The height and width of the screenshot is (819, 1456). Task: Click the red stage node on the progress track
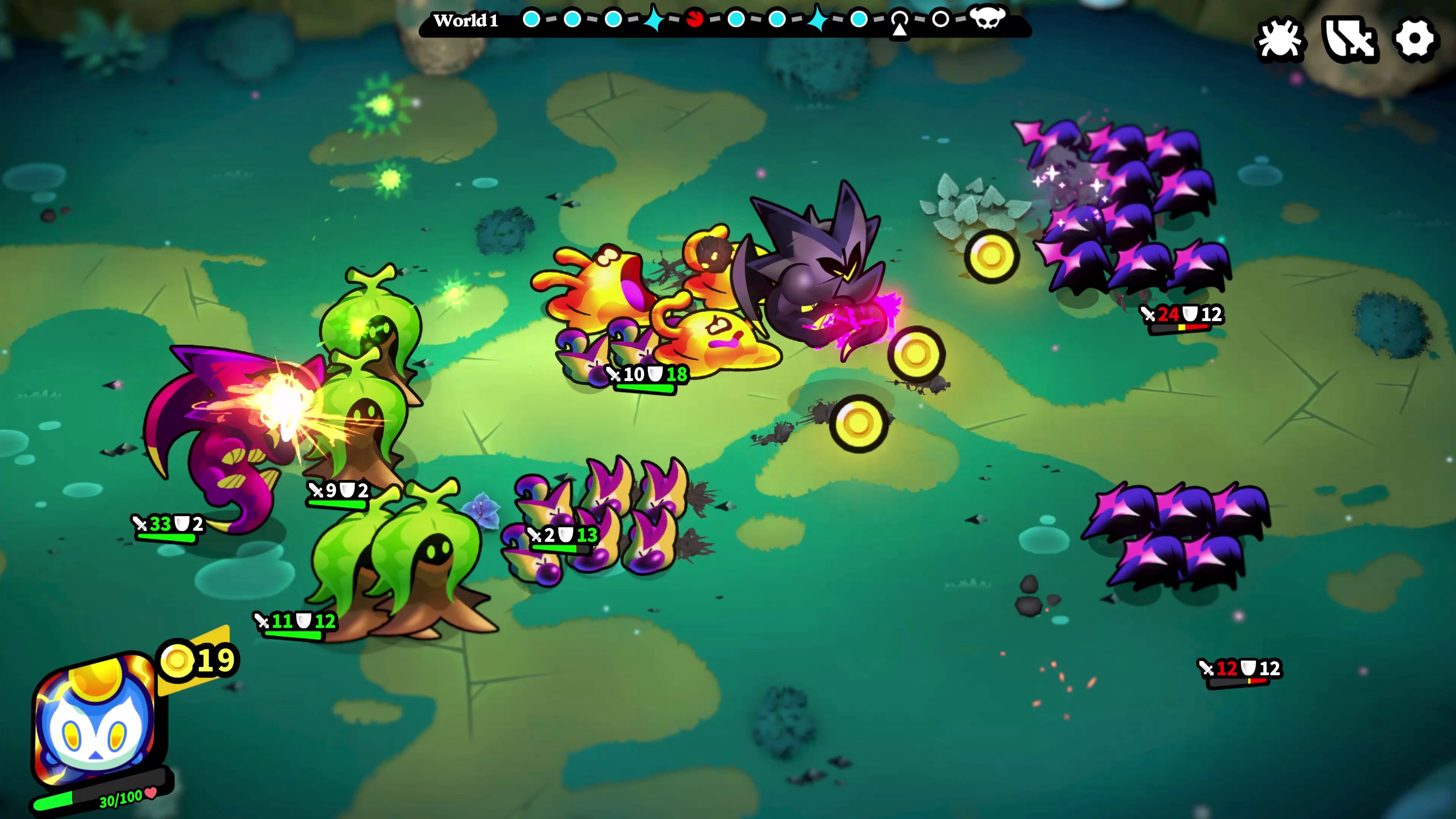[x=695, y=19]
